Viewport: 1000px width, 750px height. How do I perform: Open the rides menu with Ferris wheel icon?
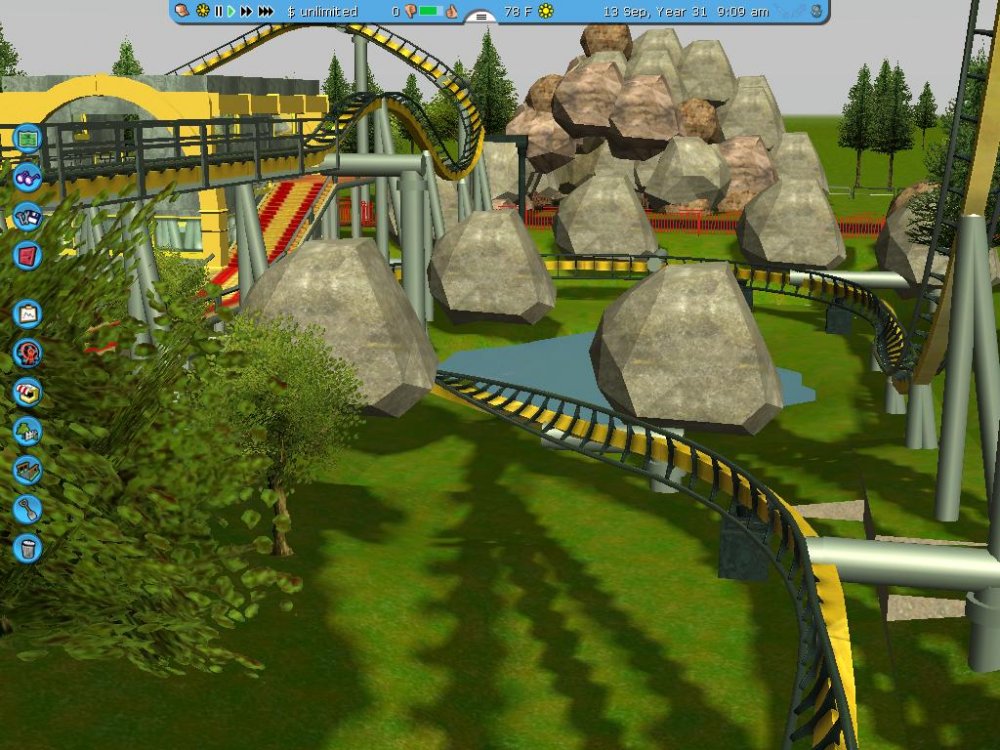(28, 353)
